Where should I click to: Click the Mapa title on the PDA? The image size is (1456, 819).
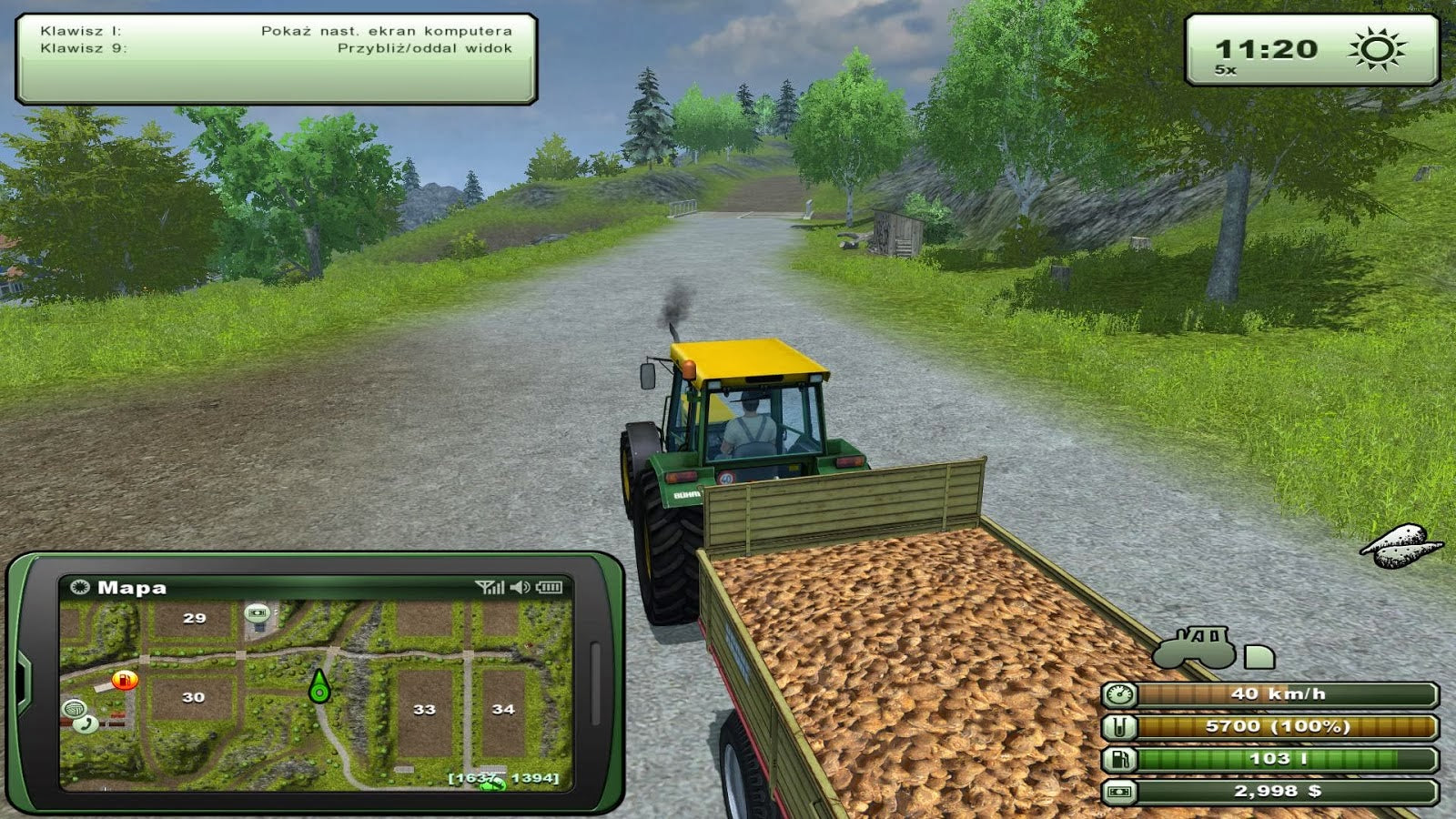131,587
